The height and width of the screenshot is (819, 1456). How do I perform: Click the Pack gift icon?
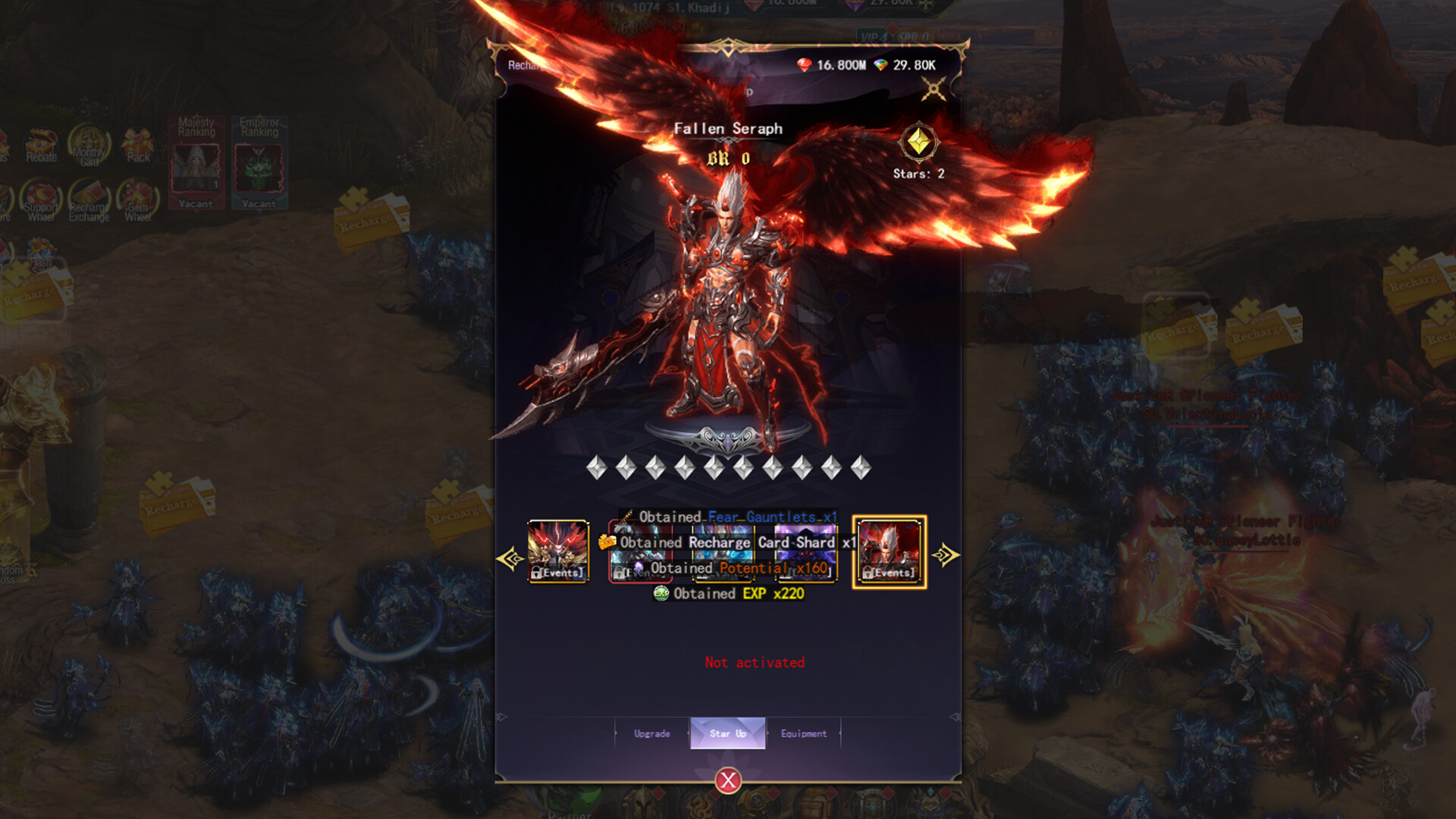point(139,144)
